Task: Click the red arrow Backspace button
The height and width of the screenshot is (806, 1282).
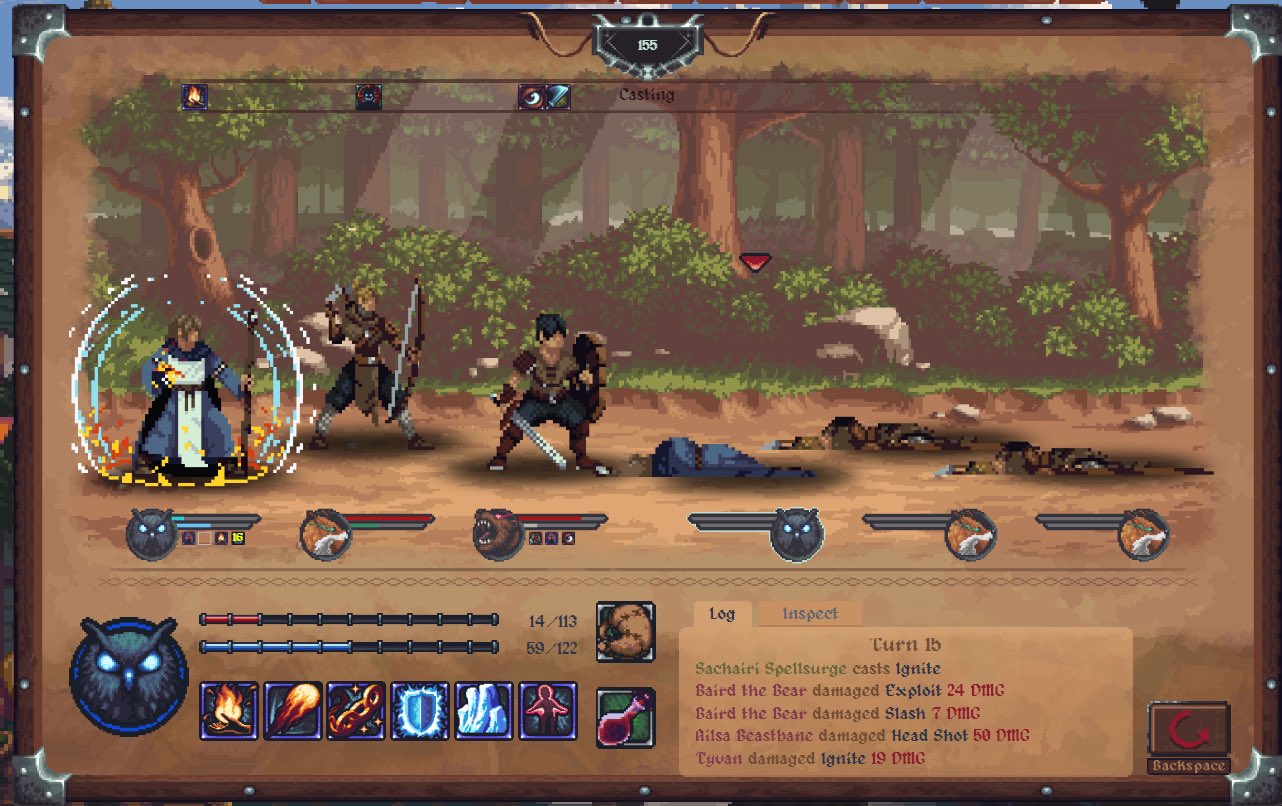Action: point(1187,734)
